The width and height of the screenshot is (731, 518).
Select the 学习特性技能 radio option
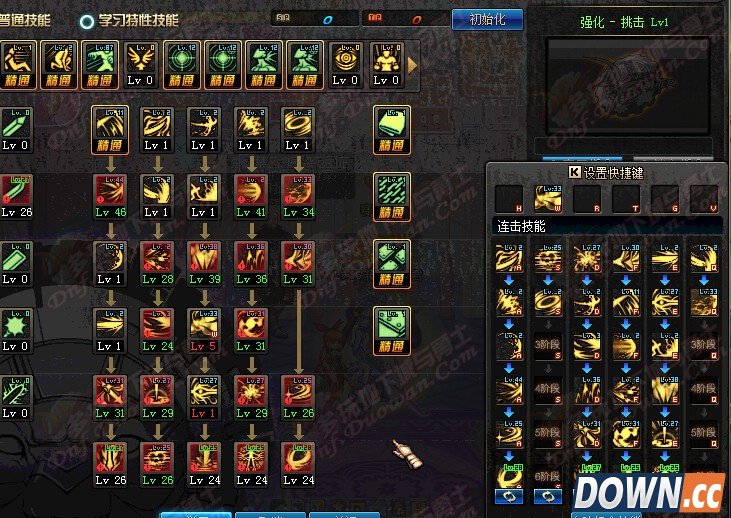[x=88, y=20]
